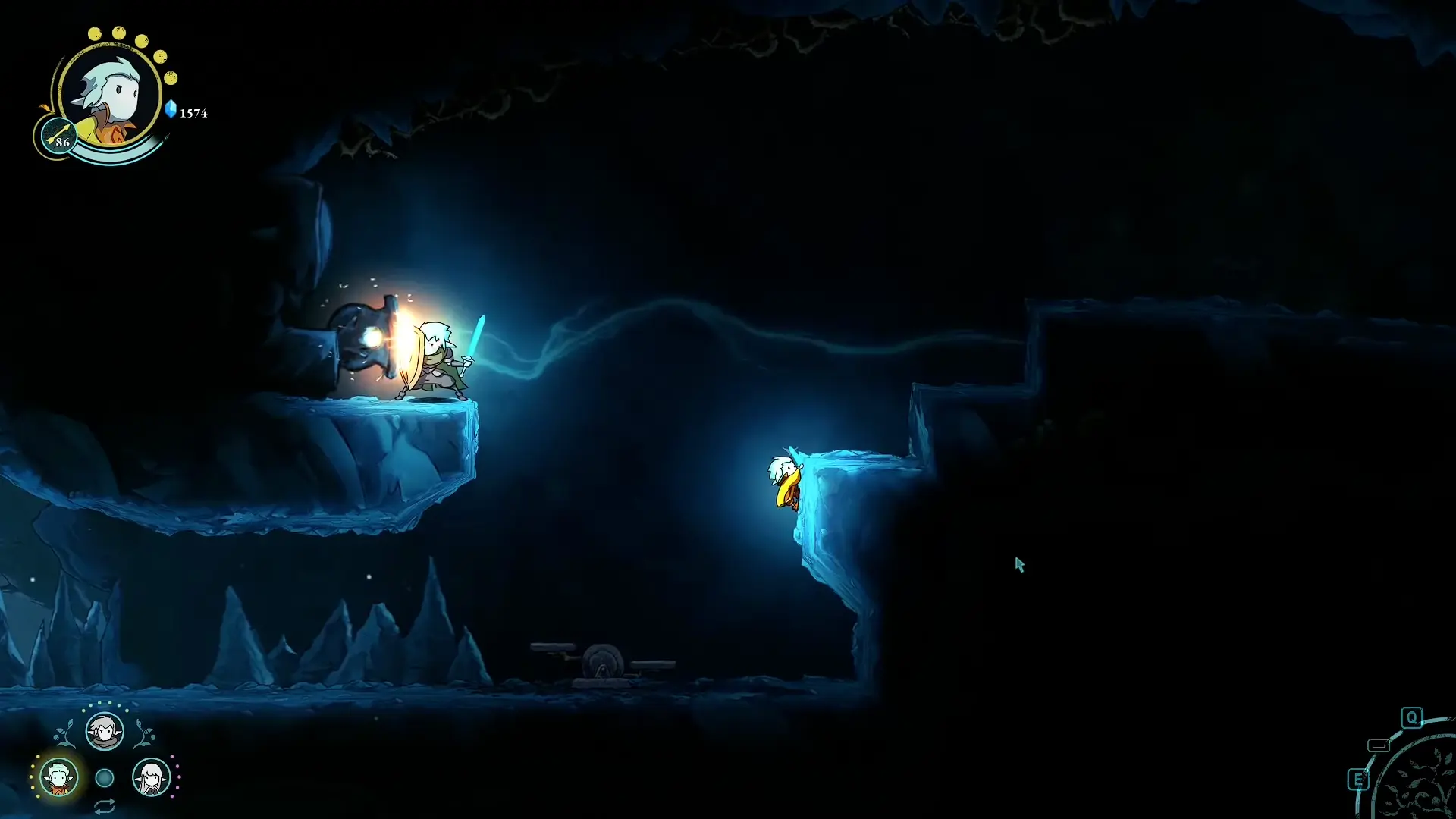Choose the glowing orange-robed character portrait
Viewport: 1456px width, 819px height.
coord(58,777)
